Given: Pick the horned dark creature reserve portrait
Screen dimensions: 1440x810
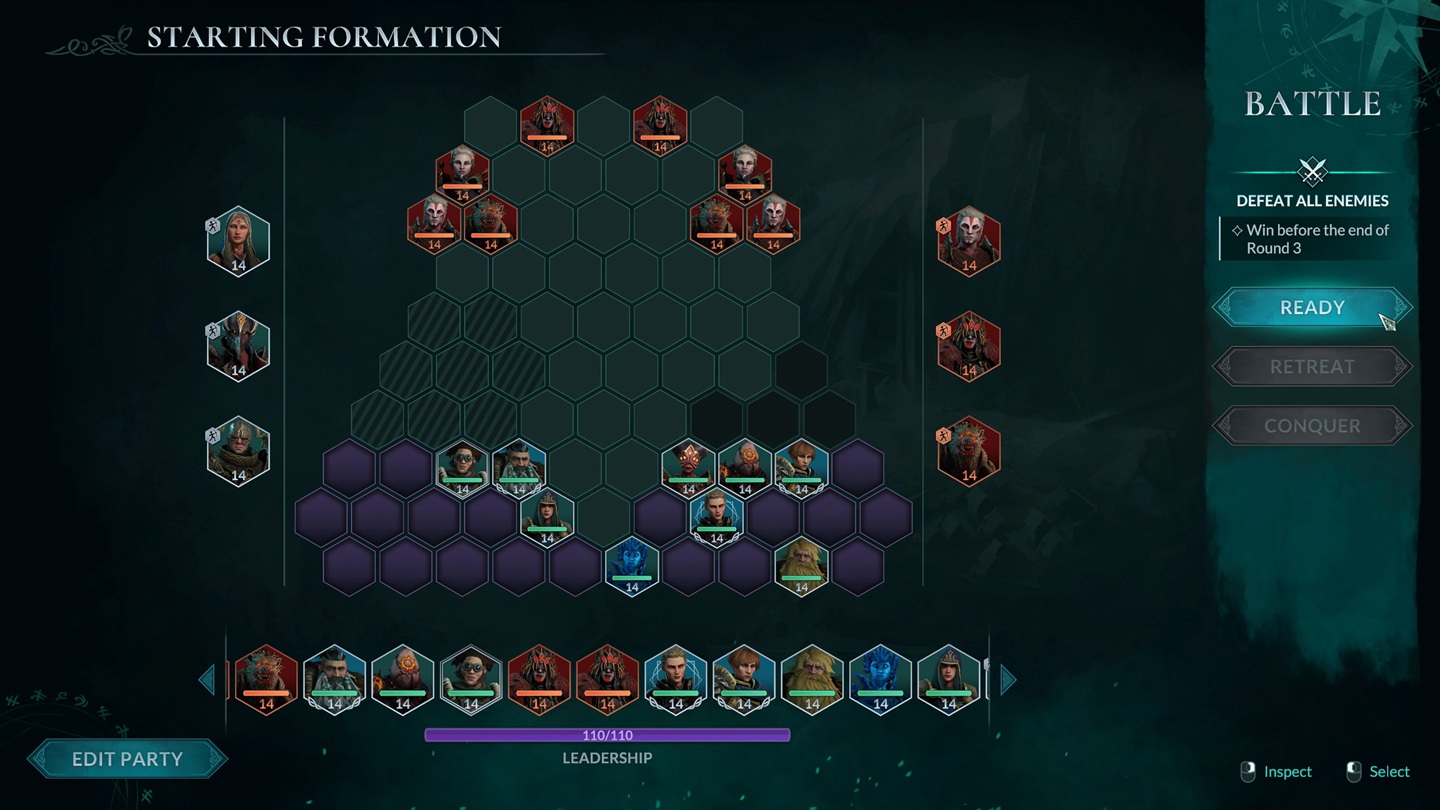Looking at the screenshot, I should tap(238, 346).
